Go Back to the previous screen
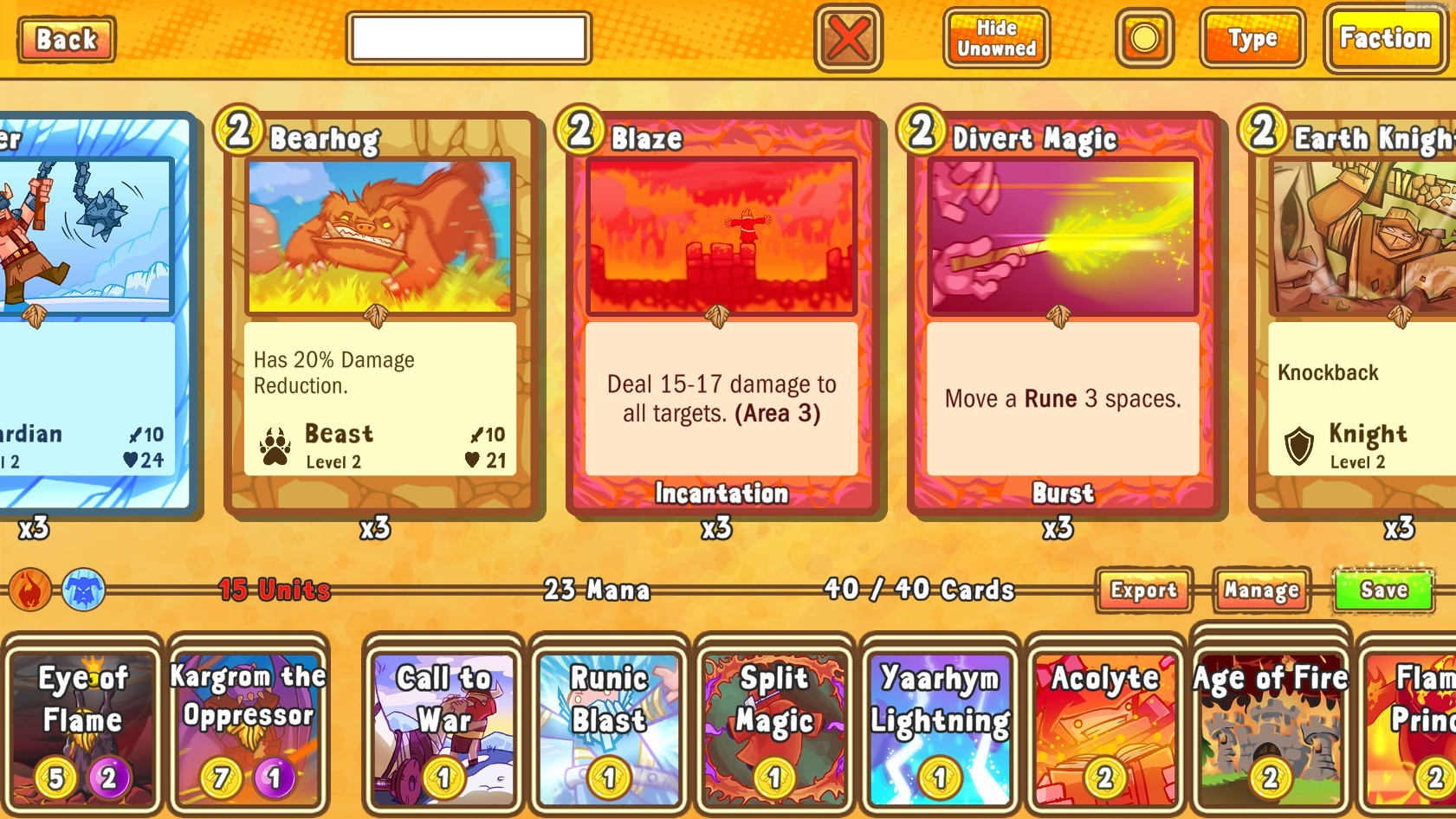The height and width of the screenshot is (819, 1456). tap(65, 38)
